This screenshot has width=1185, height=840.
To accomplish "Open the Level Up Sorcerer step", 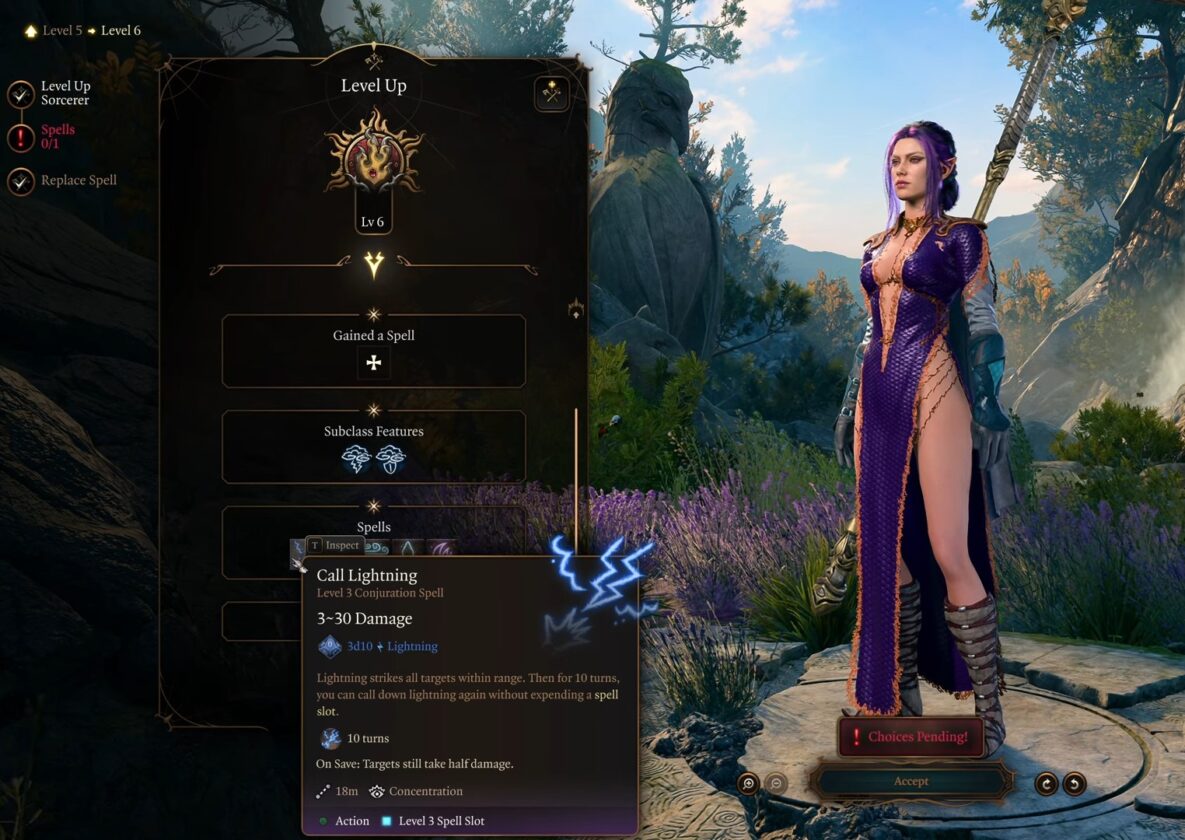I will tap(64, 93).
